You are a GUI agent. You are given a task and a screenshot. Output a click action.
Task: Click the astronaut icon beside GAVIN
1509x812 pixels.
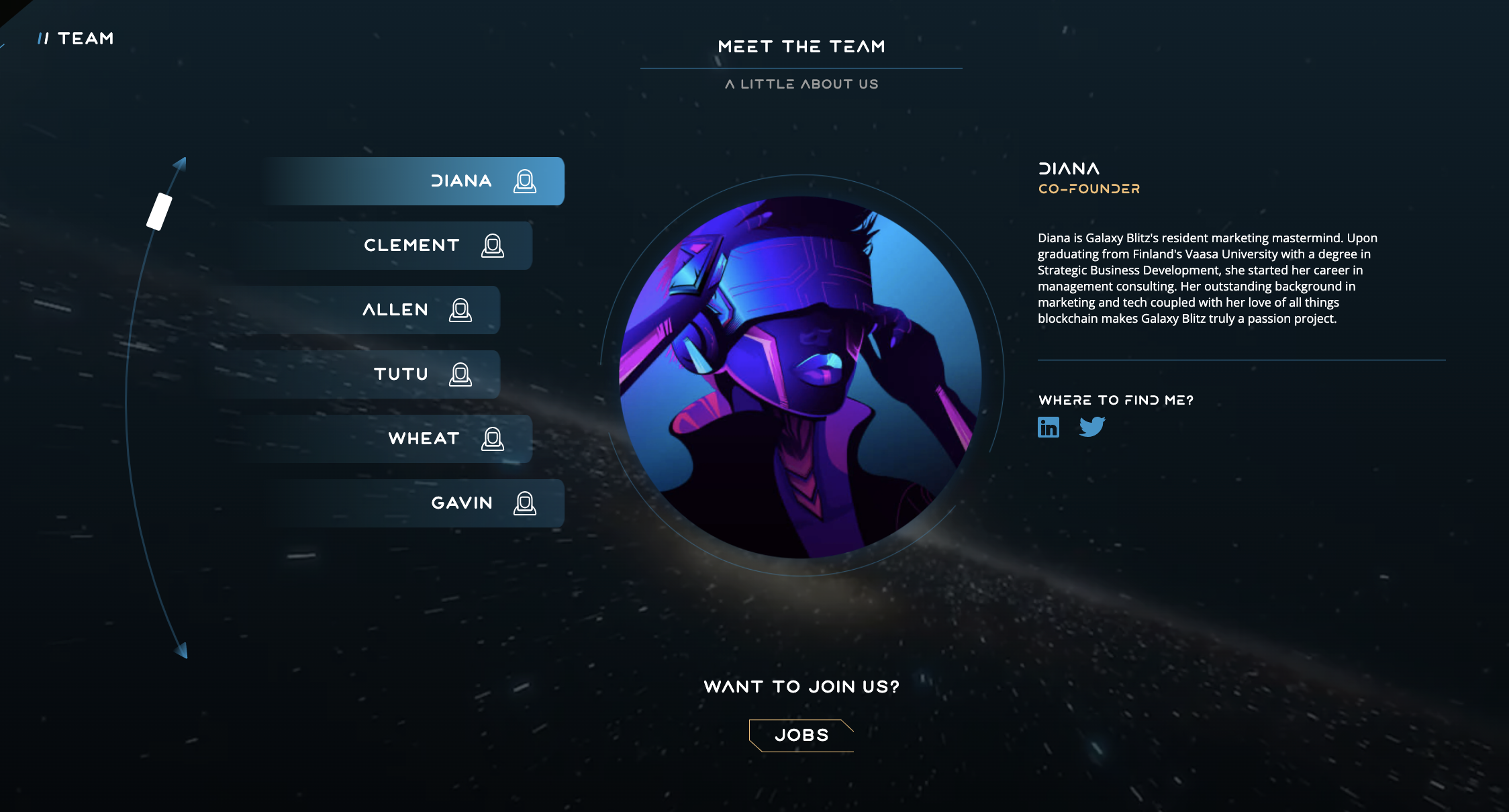[524, 503]
